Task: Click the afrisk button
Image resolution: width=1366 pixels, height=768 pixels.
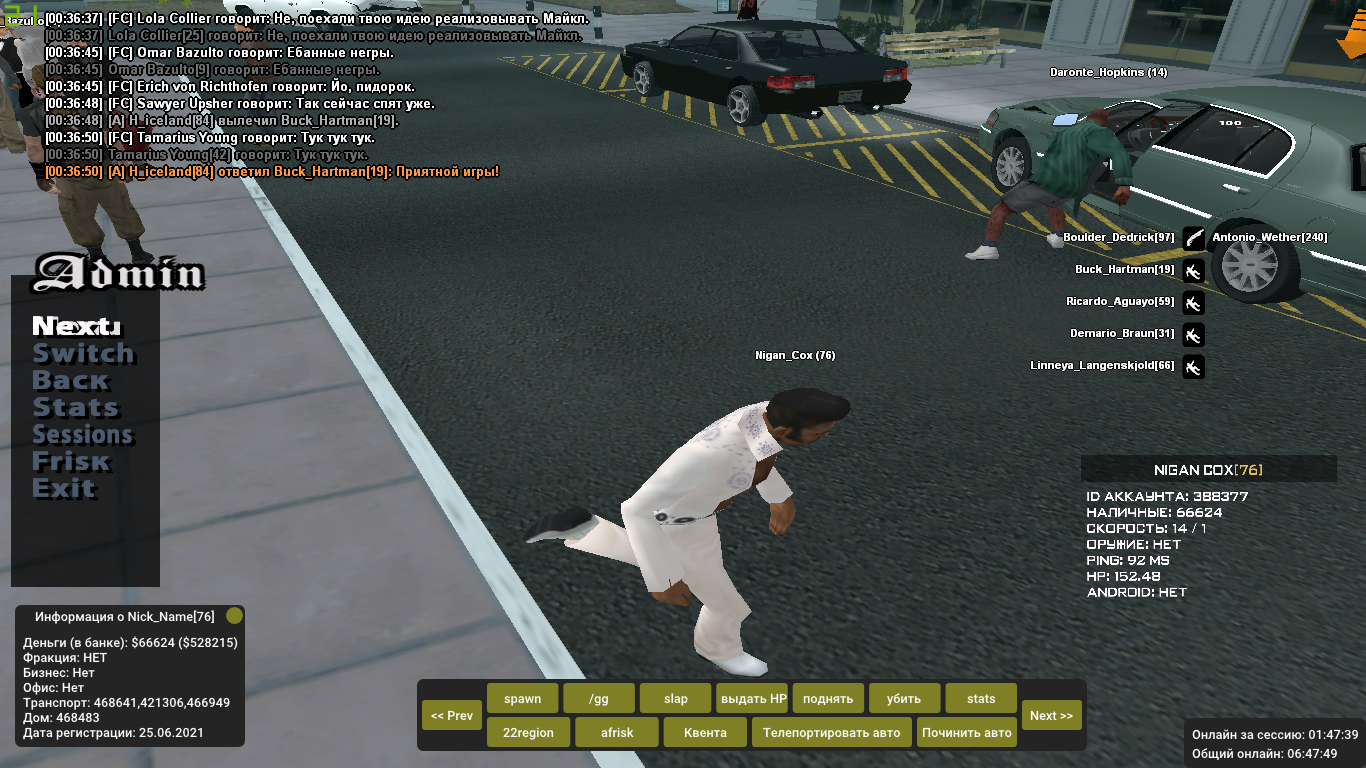Action: click(x=617, y=732)
